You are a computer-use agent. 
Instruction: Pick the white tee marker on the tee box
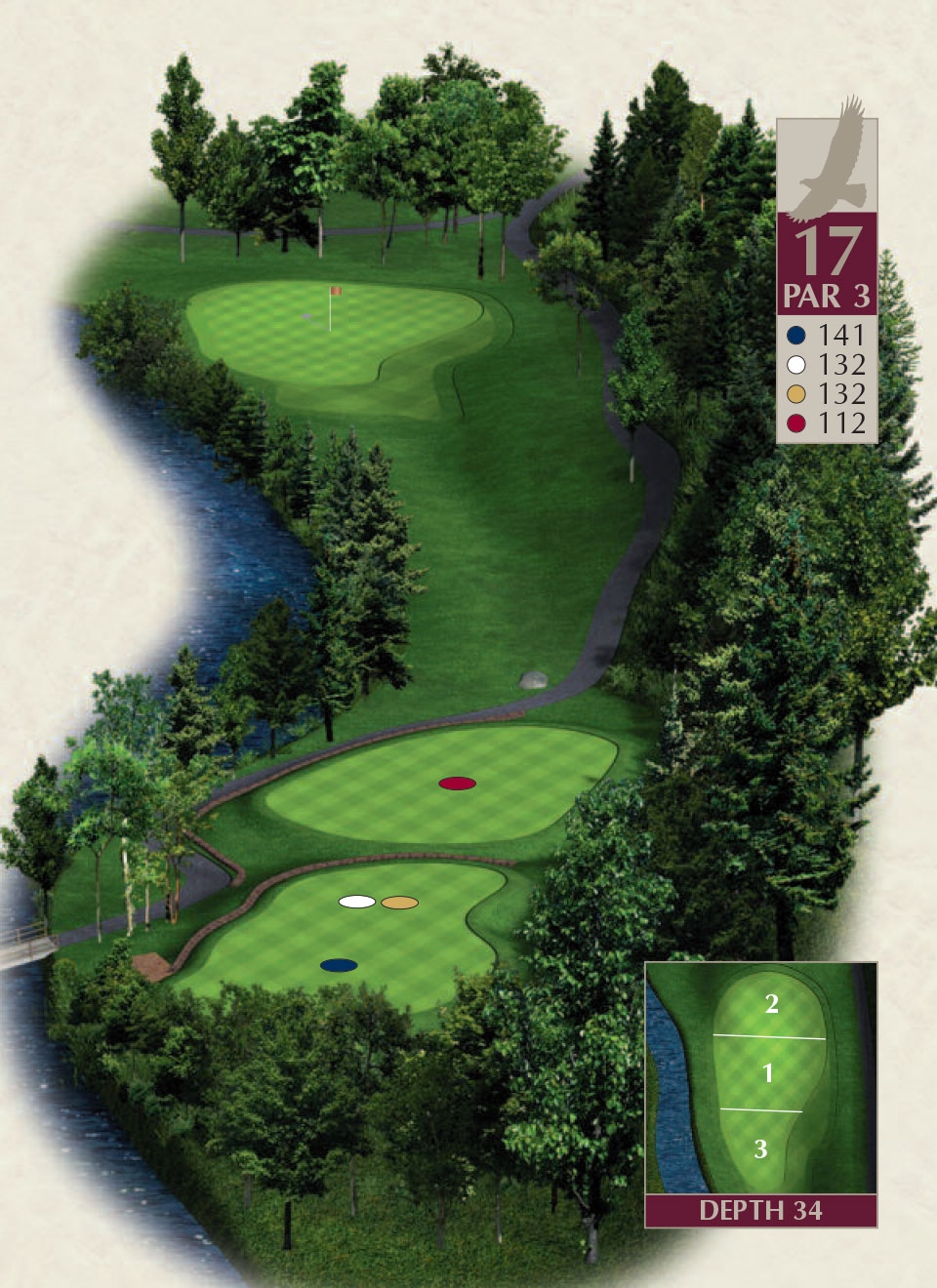(x=356, y=902)
